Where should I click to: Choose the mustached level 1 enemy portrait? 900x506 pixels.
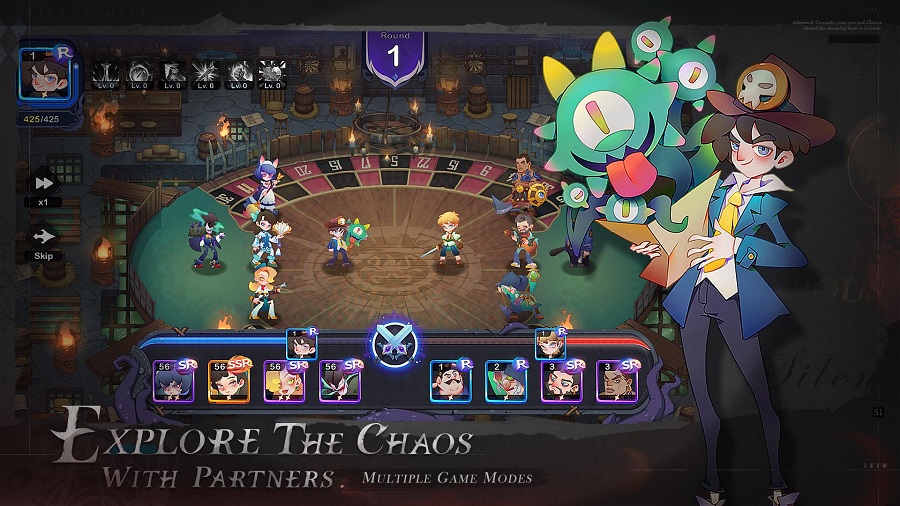pos(451,381)
